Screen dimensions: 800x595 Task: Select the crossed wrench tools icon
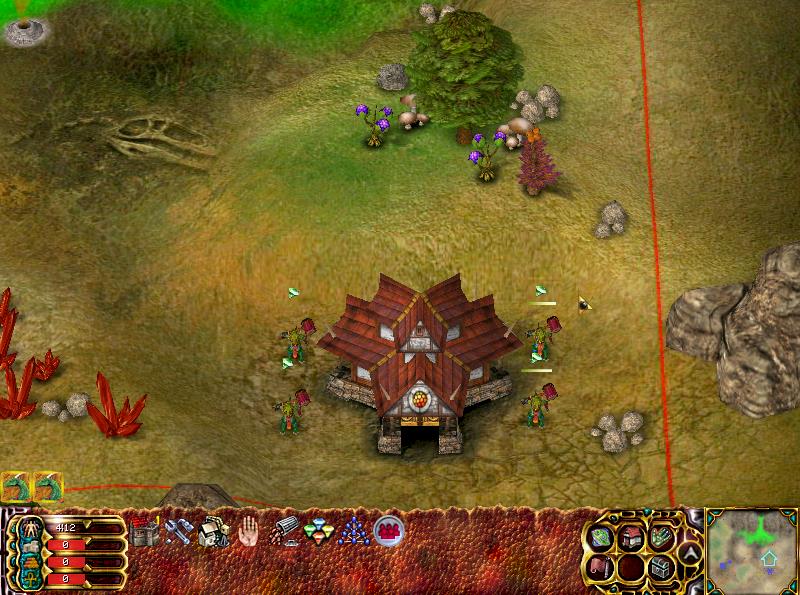tap(179, 532)
